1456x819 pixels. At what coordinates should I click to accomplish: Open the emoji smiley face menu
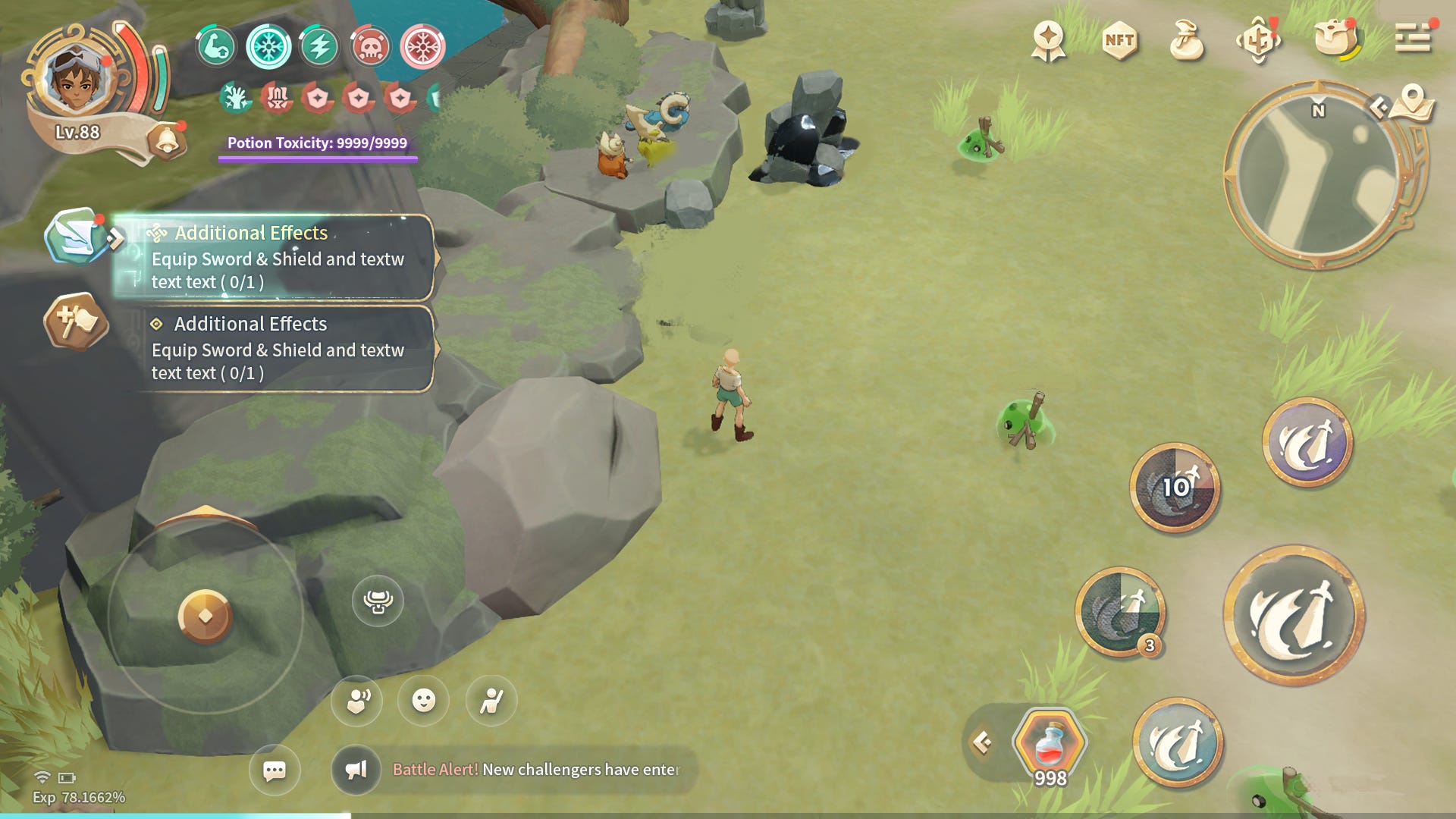tap(423, 701)
